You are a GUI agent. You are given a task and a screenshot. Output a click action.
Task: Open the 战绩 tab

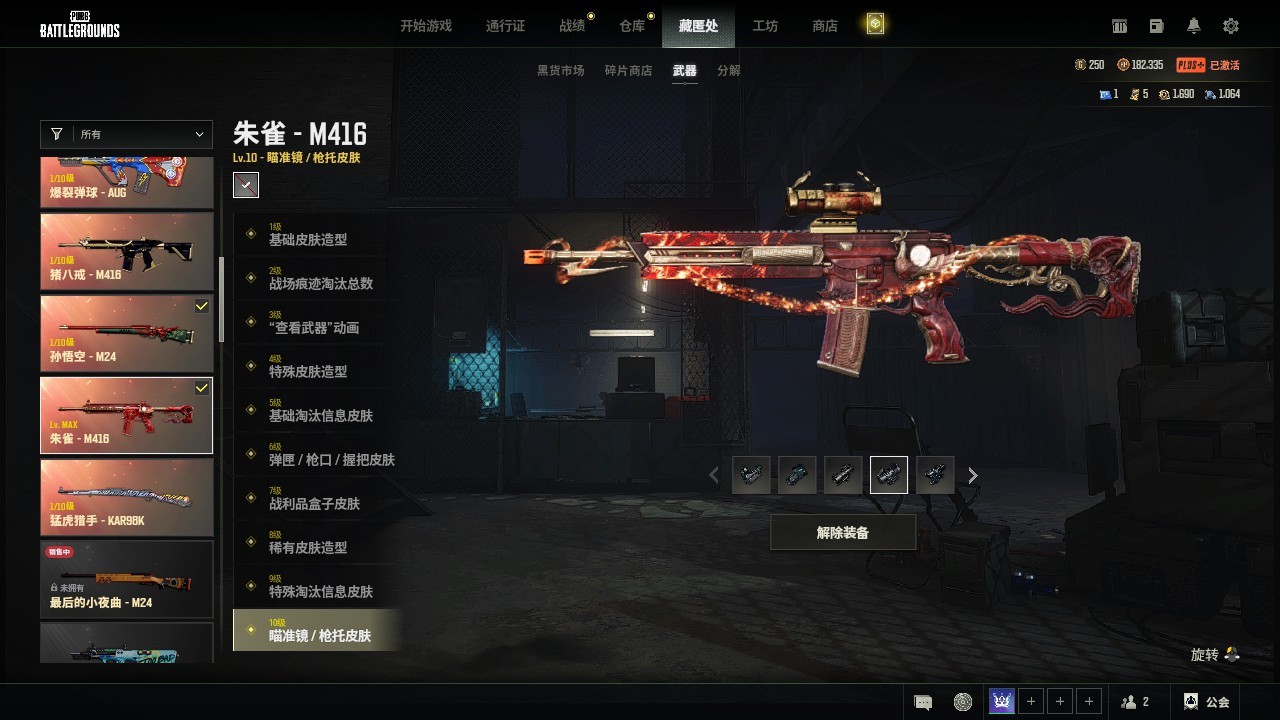pyautogui.click(x=572, y=26)
